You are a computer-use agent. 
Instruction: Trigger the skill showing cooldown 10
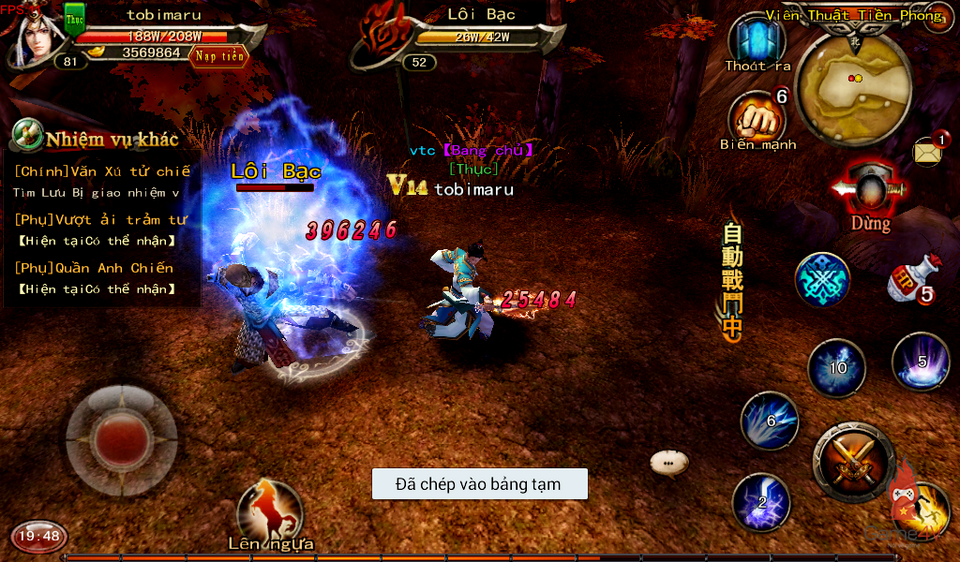[x=836, y=368]
